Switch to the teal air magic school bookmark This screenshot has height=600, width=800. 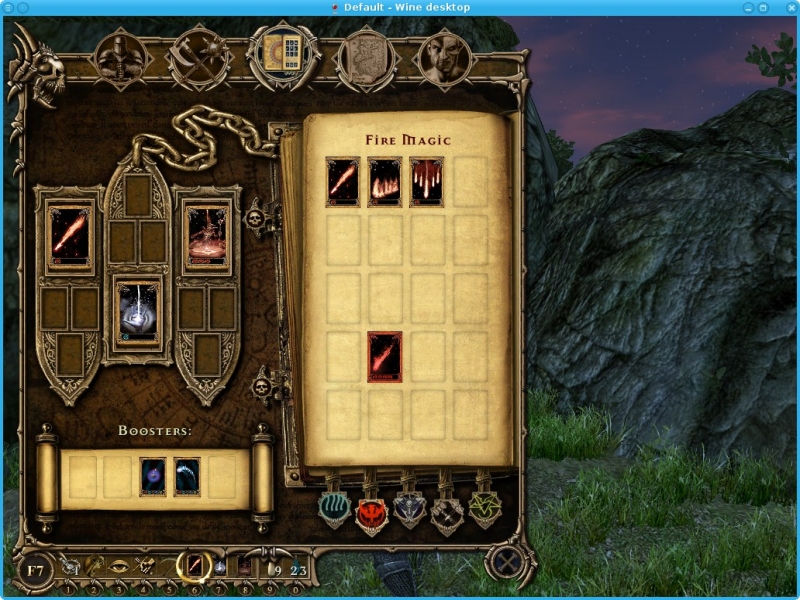click(x=336, y=507)
